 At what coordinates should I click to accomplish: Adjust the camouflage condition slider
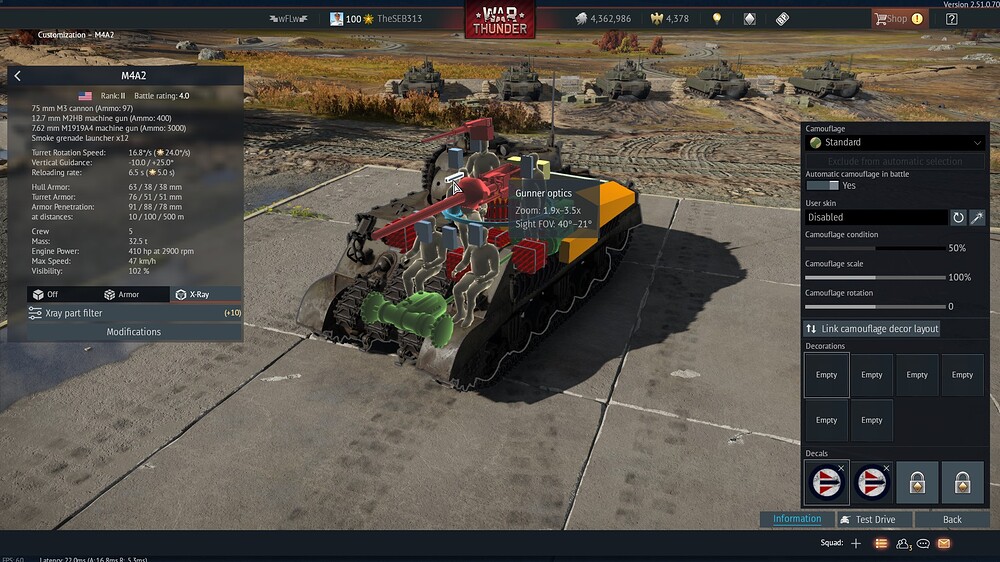875,248
